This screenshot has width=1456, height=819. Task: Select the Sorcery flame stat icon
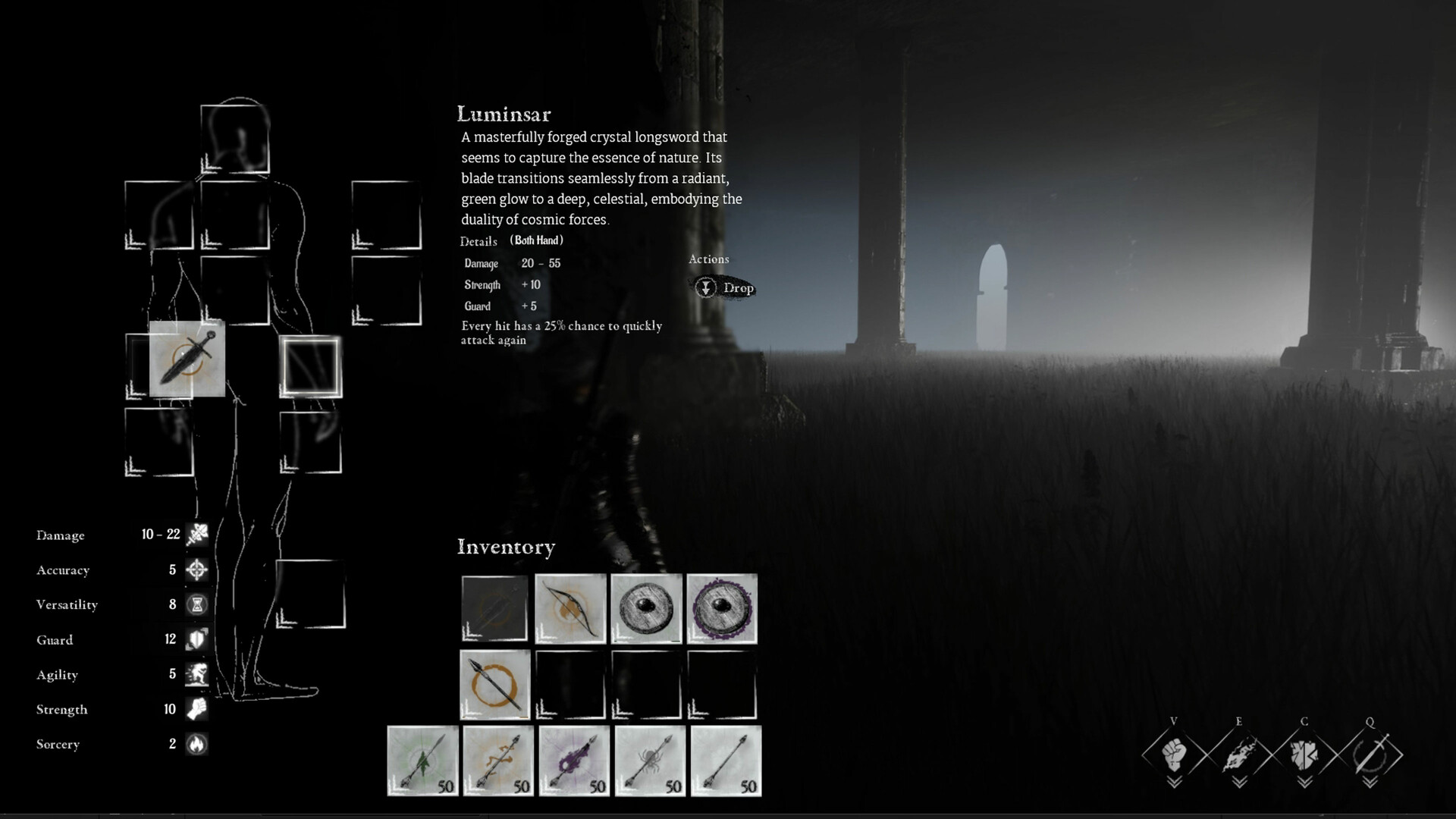click(x=197, y=745)
